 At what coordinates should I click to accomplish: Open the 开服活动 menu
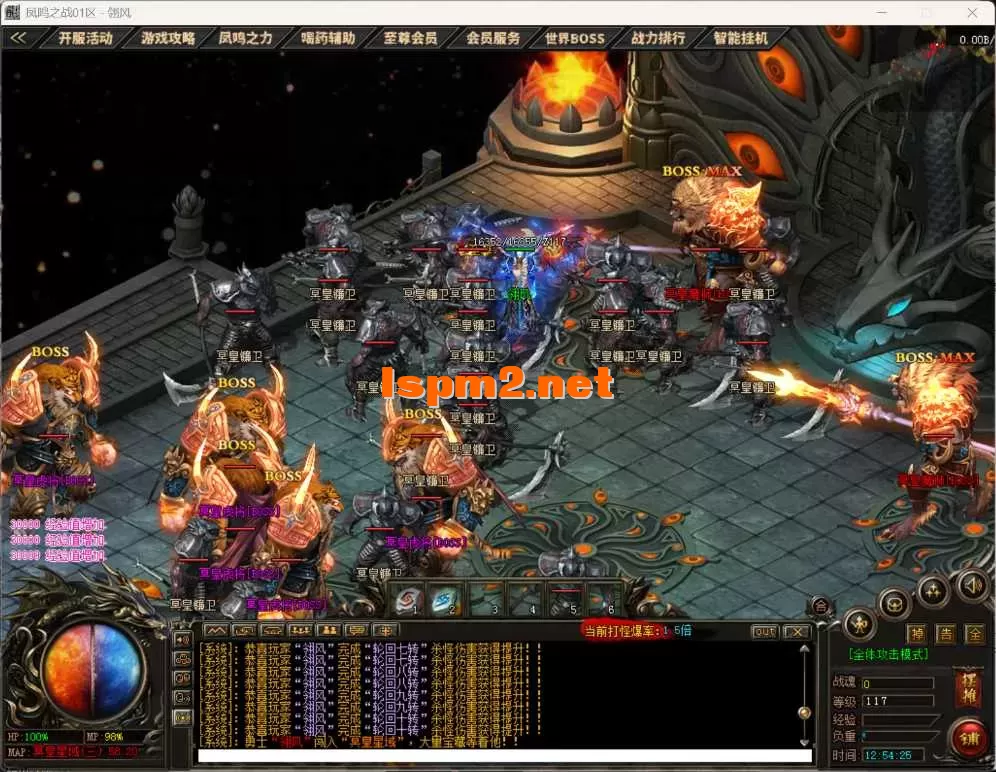[x=85, y=38]
